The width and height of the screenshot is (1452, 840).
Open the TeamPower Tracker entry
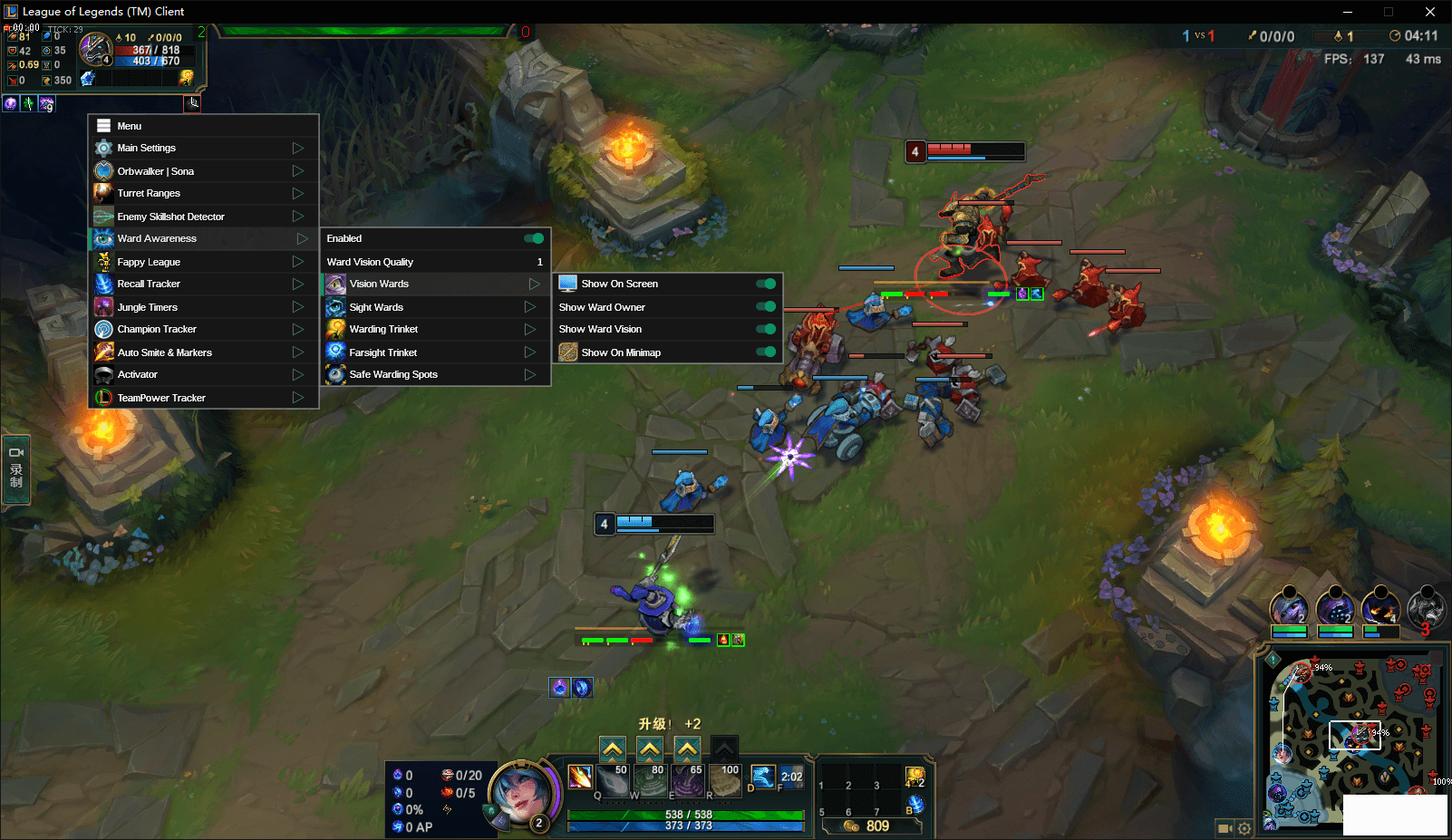click(x=203, y=398)
